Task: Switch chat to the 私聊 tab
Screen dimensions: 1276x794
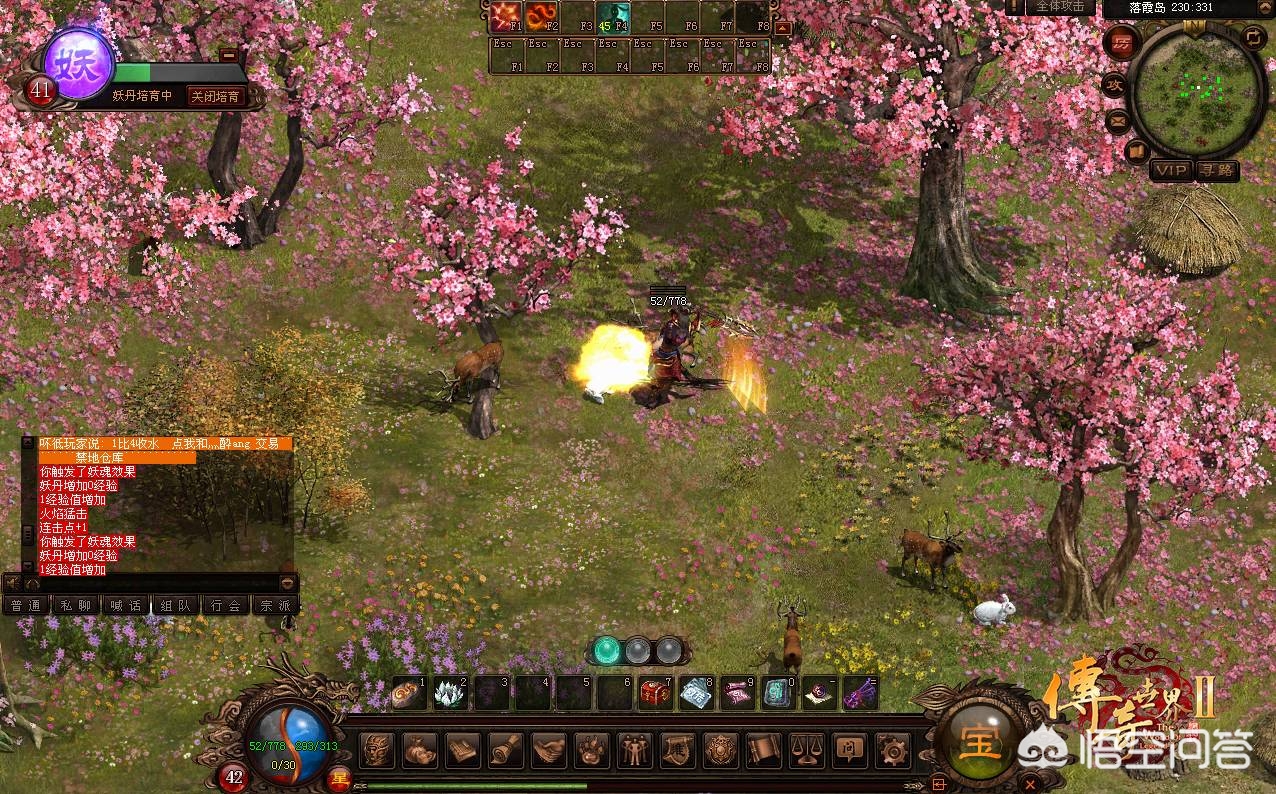Action: point(76,605)
